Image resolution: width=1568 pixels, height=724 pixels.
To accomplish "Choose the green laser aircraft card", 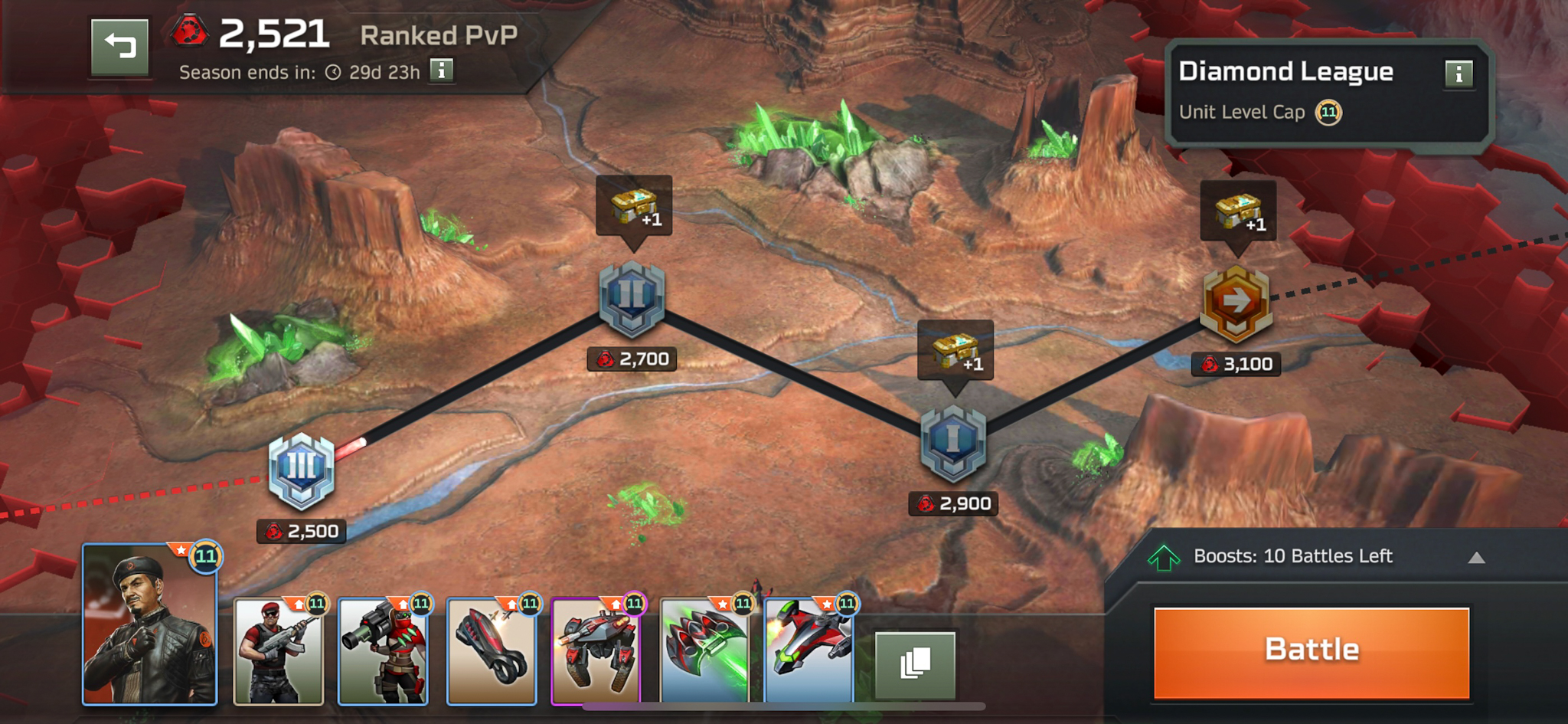I will [x=704, y=651].
